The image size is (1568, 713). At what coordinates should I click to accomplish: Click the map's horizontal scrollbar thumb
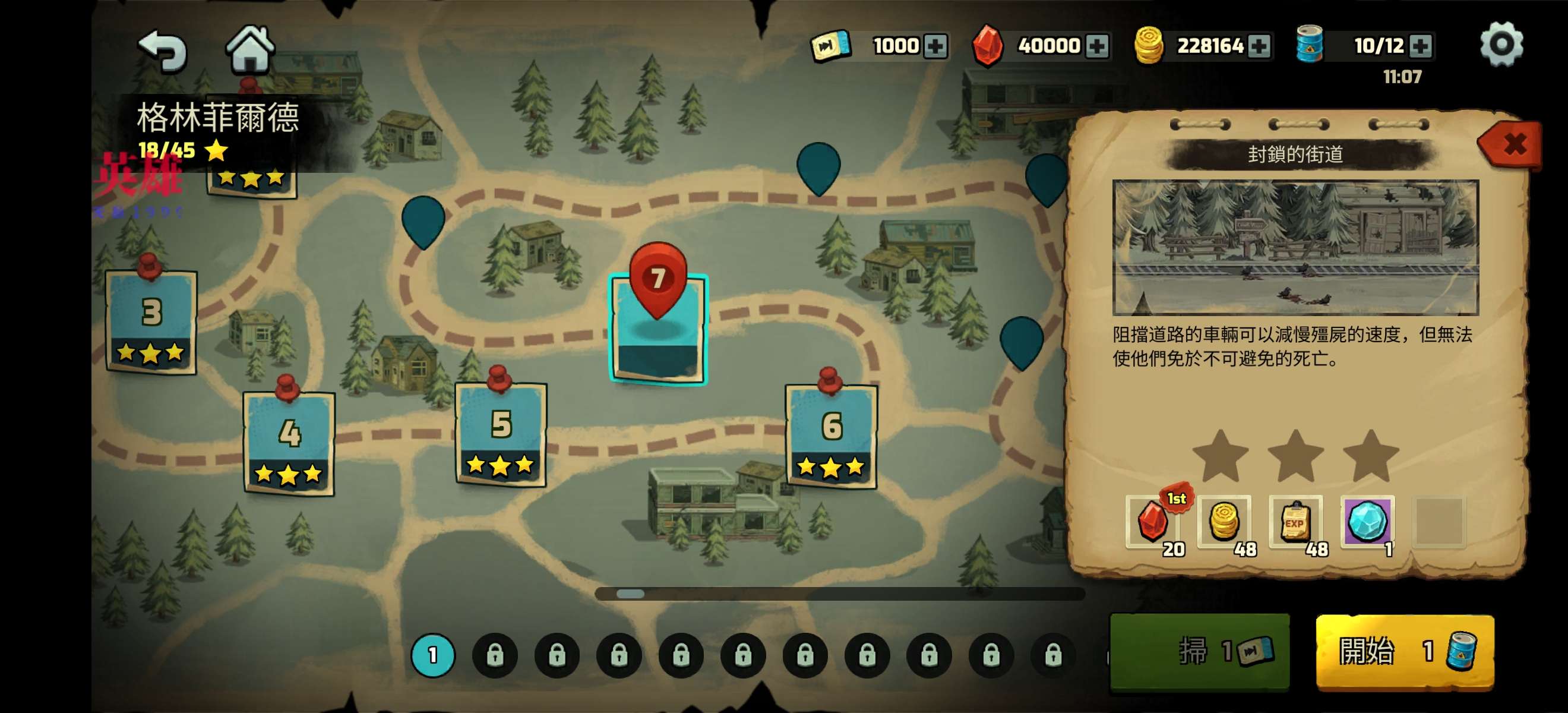pos(630,594)
